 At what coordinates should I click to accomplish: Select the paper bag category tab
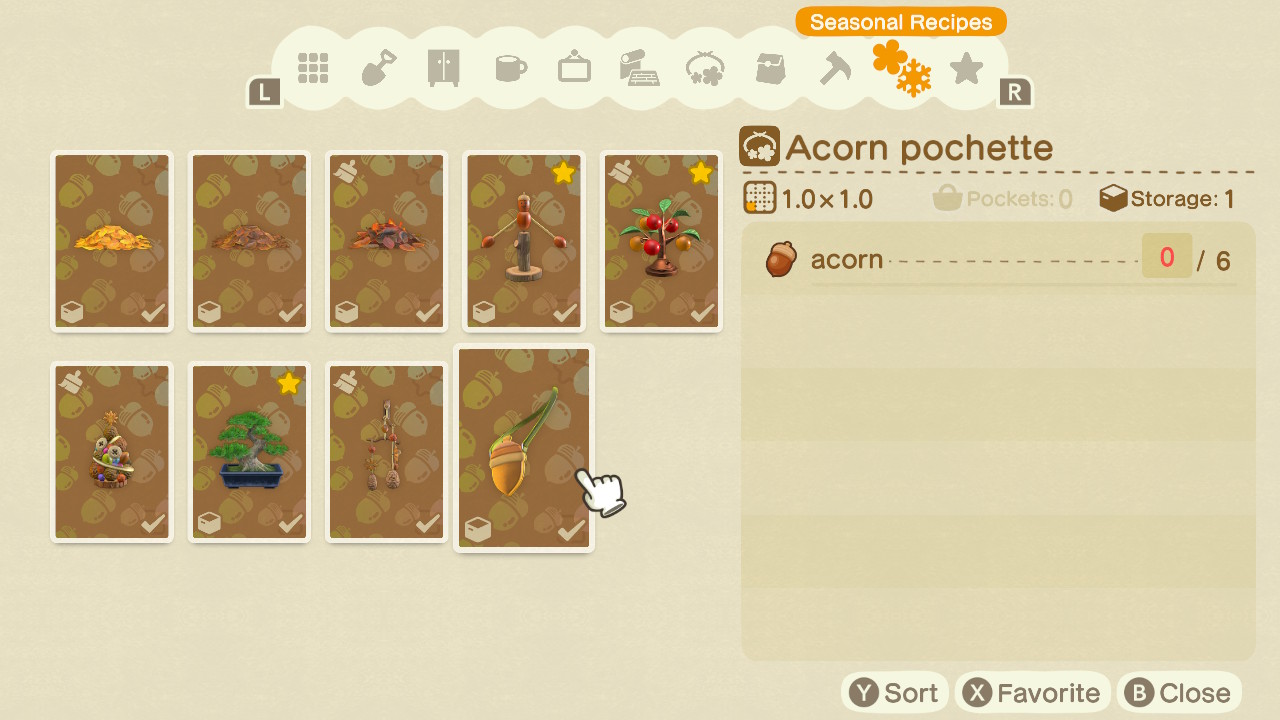(770, 68)
